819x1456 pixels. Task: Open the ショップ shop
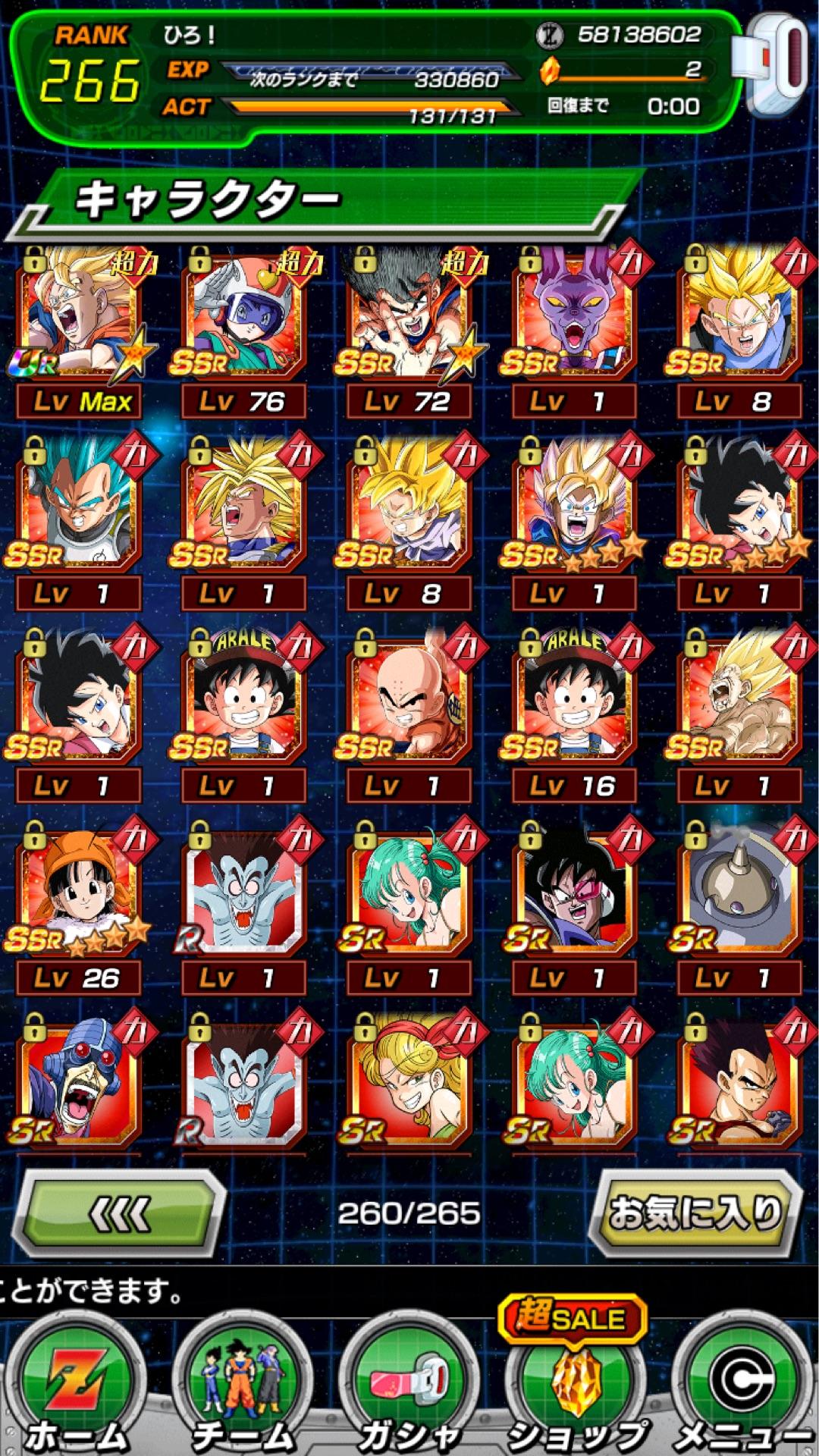click(575, 1388)
